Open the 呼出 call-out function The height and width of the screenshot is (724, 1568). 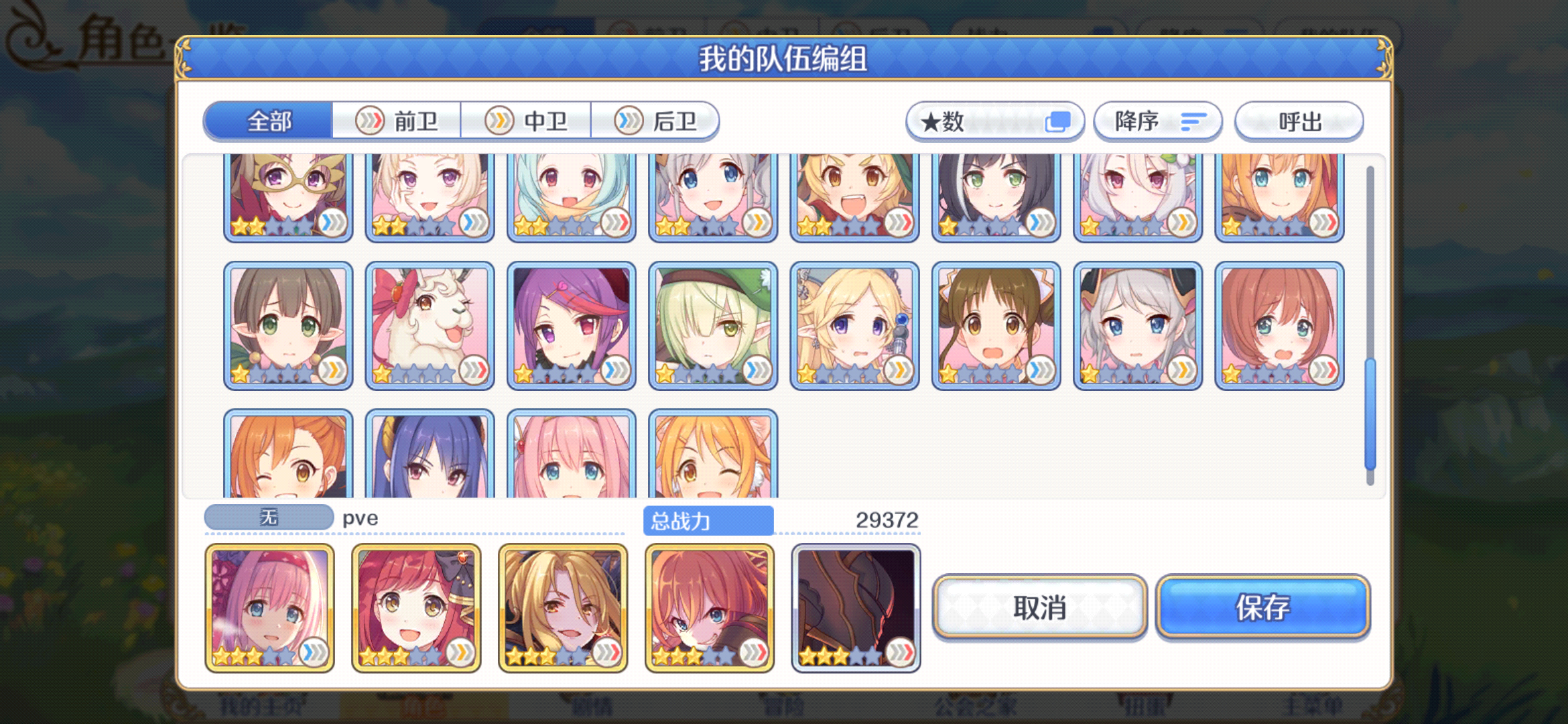point(1299,121)
